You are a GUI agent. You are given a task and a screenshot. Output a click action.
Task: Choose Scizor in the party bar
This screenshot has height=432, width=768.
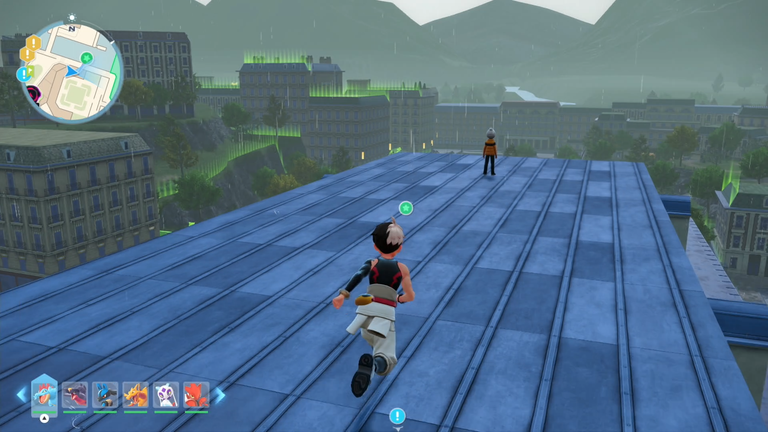click(x=196, y=395)
